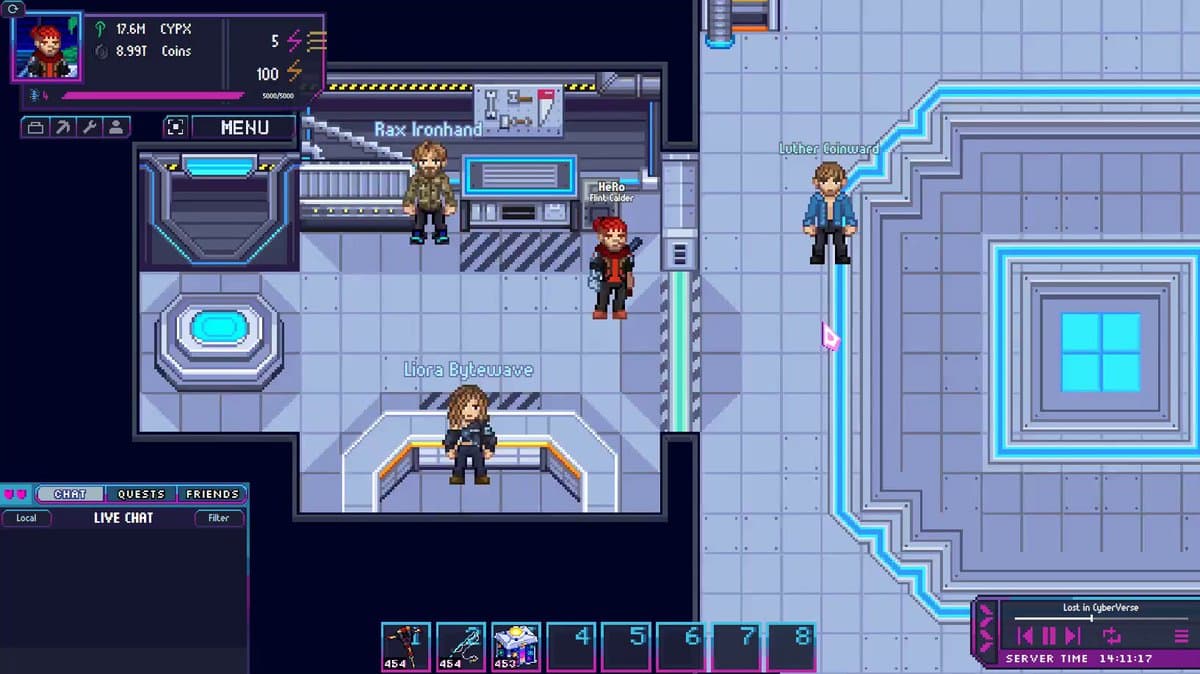Select the fishing rod in hotbar slot 2

[x=460, y=646]
